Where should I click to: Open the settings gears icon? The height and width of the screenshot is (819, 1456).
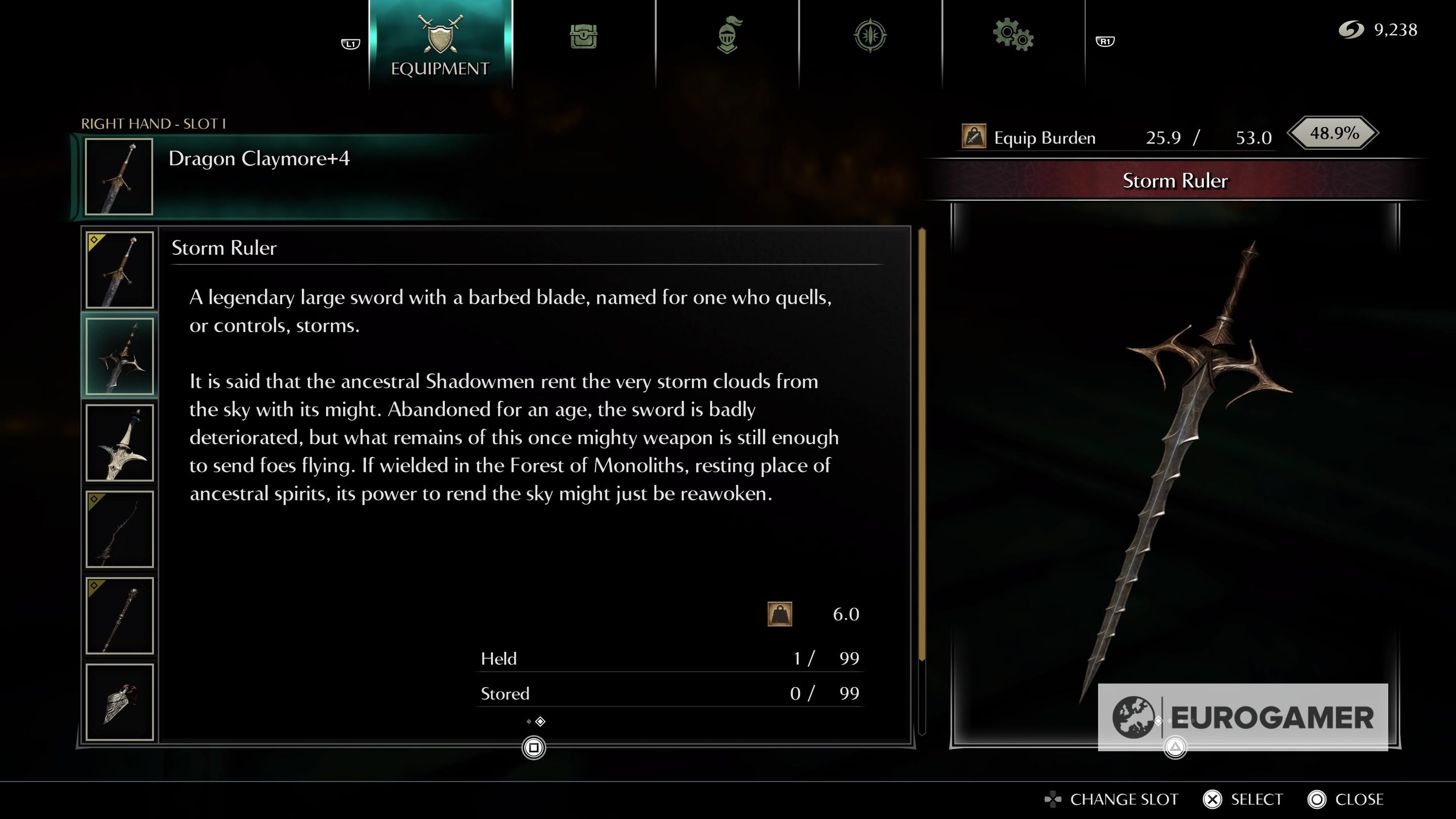tap(1015, 35)
